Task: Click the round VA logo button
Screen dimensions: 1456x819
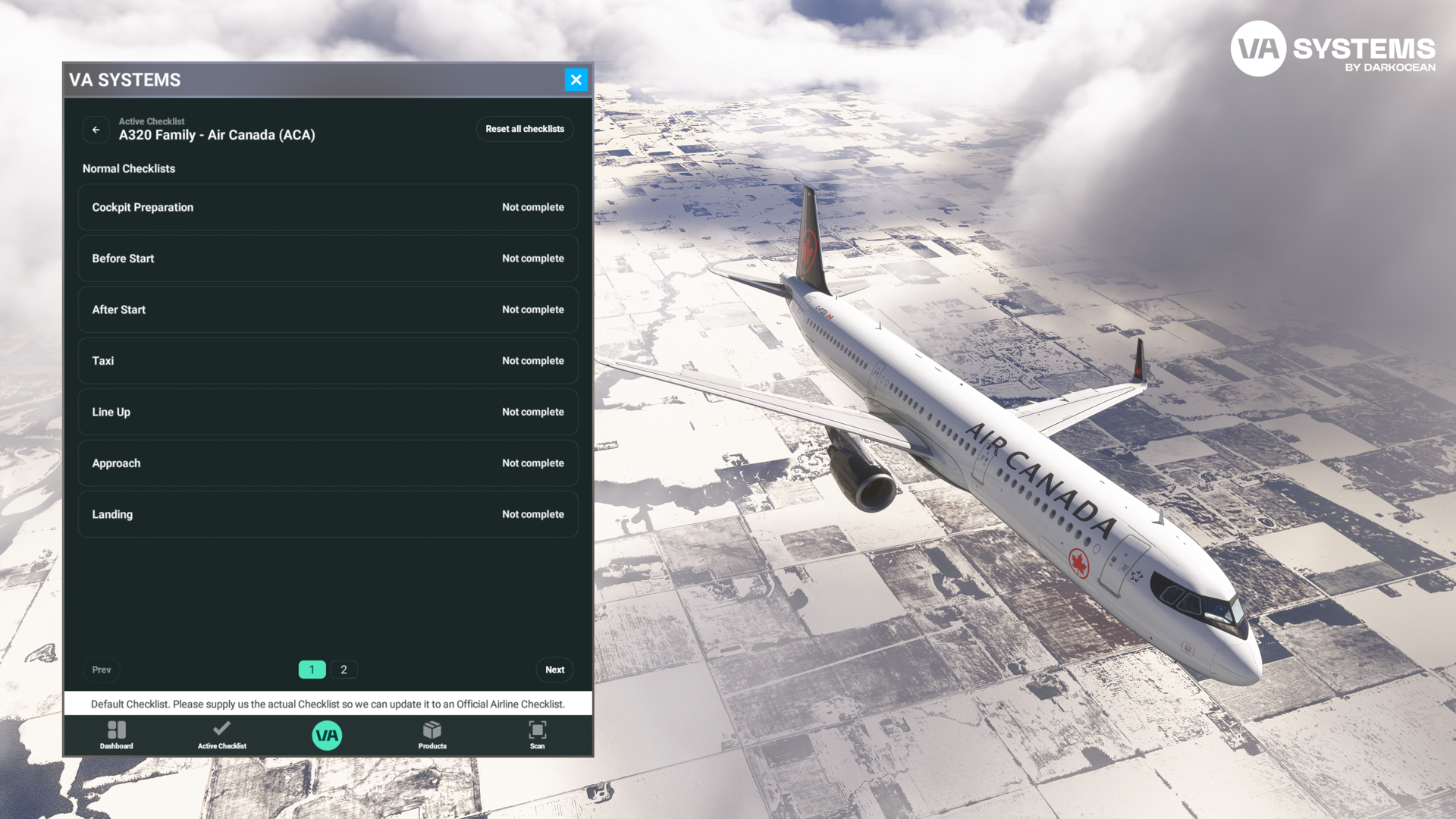Action: pos(327,735)
